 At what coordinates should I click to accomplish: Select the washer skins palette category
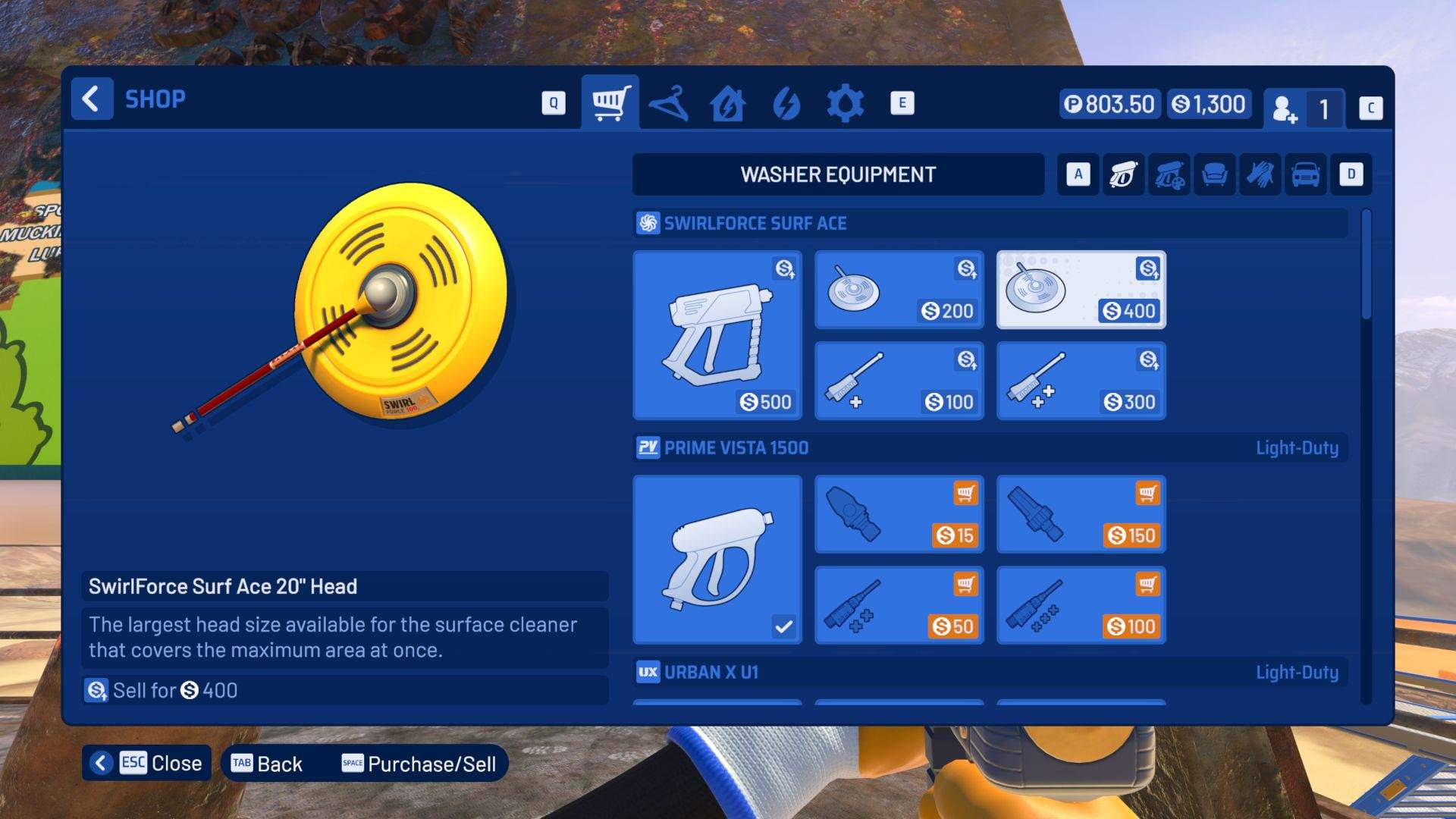pos(1169,174)
